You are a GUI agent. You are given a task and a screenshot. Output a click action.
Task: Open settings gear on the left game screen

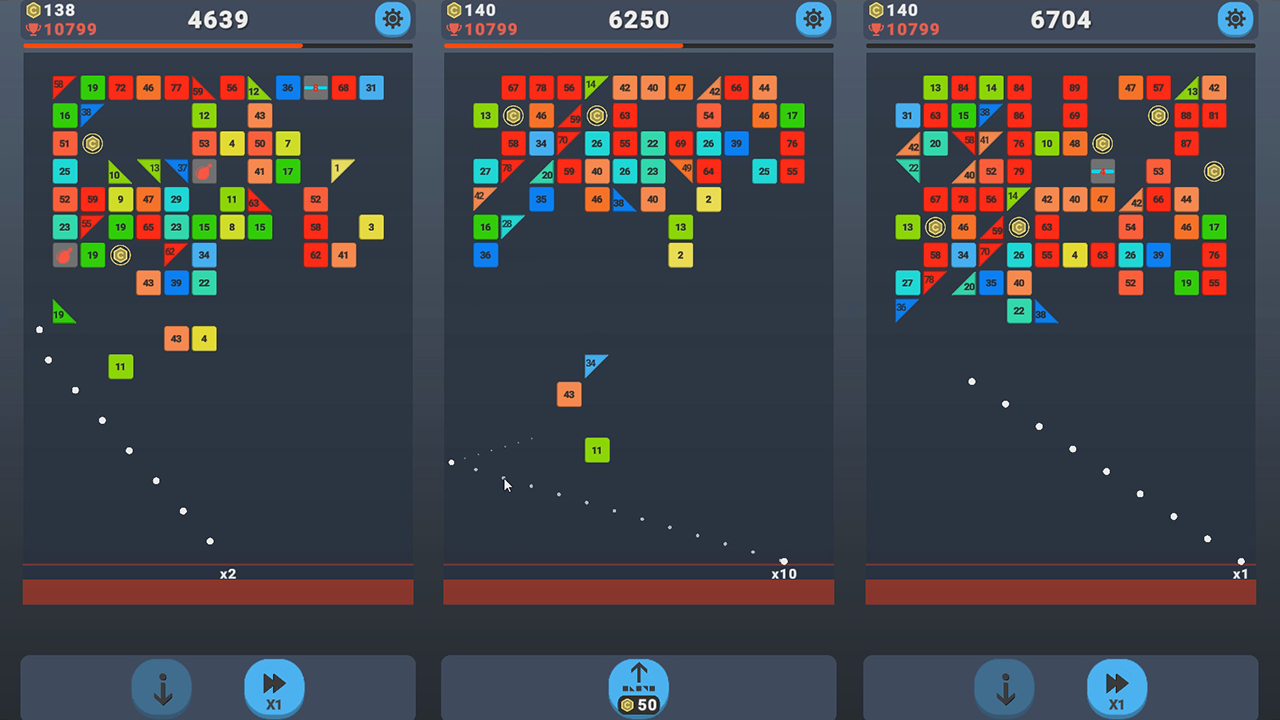[392, 19]
